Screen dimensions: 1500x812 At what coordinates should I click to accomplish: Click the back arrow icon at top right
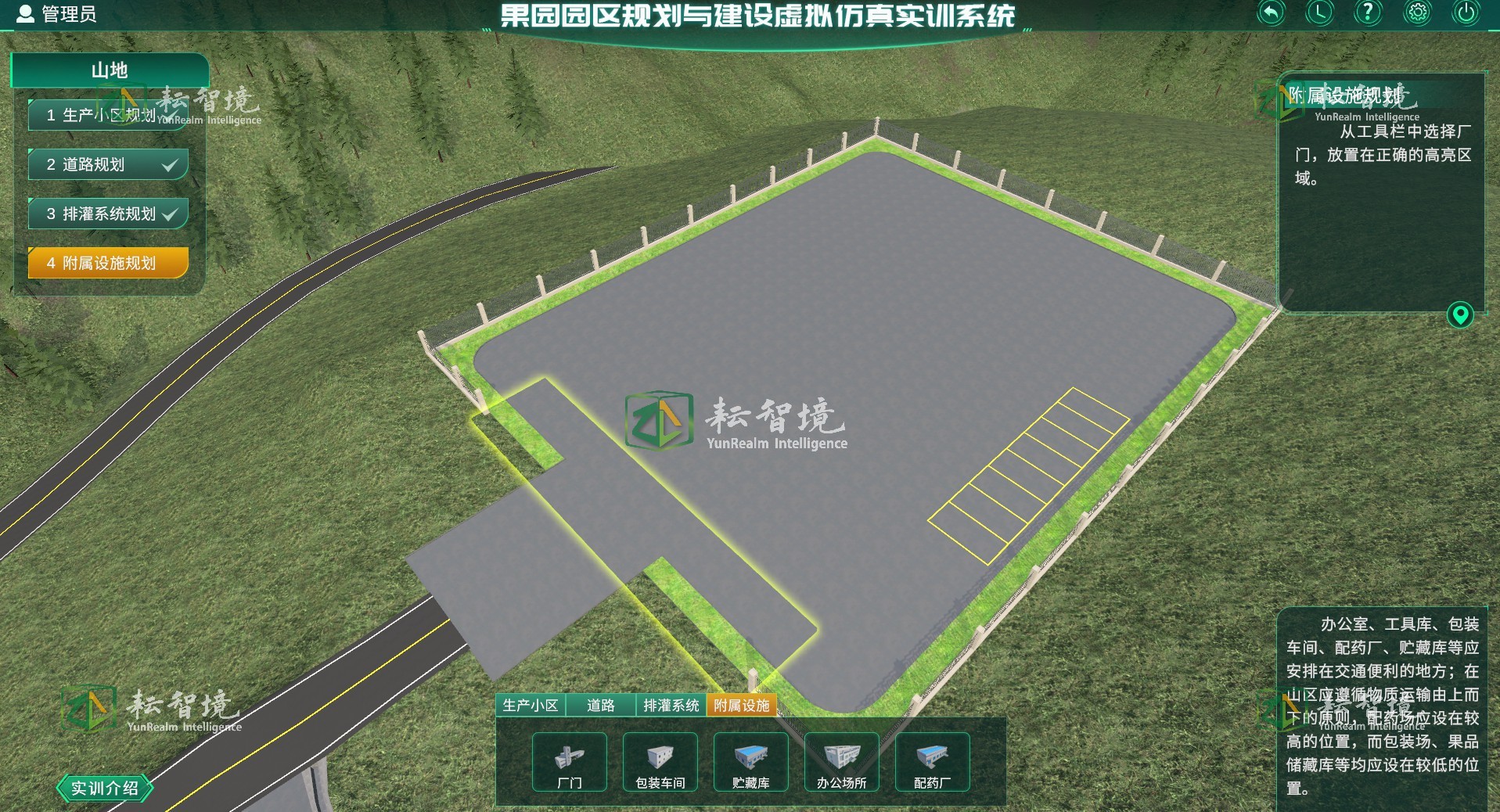click(1272, 13)
